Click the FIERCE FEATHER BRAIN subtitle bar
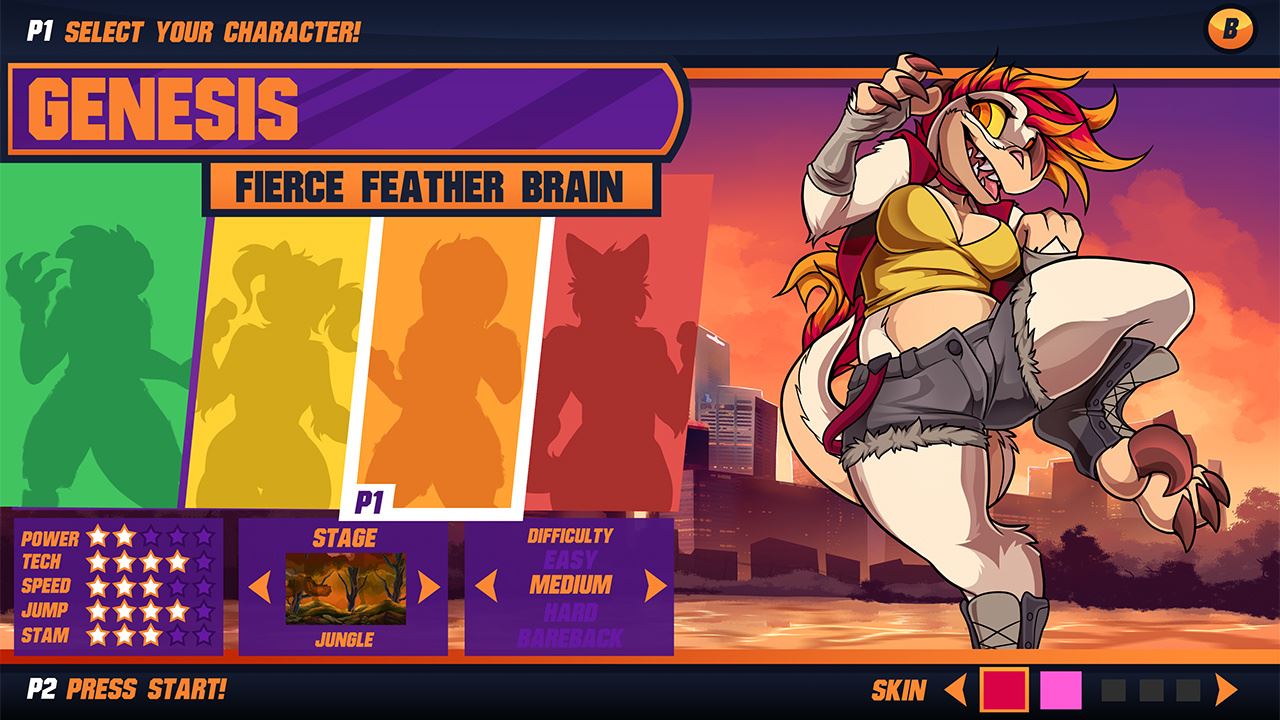1280x720 pixels. click(430, 186)
